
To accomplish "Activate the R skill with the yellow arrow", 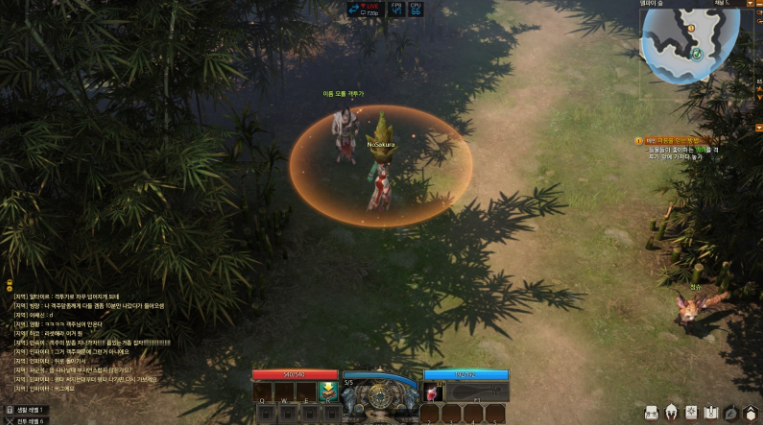I will tap(326, 390).
